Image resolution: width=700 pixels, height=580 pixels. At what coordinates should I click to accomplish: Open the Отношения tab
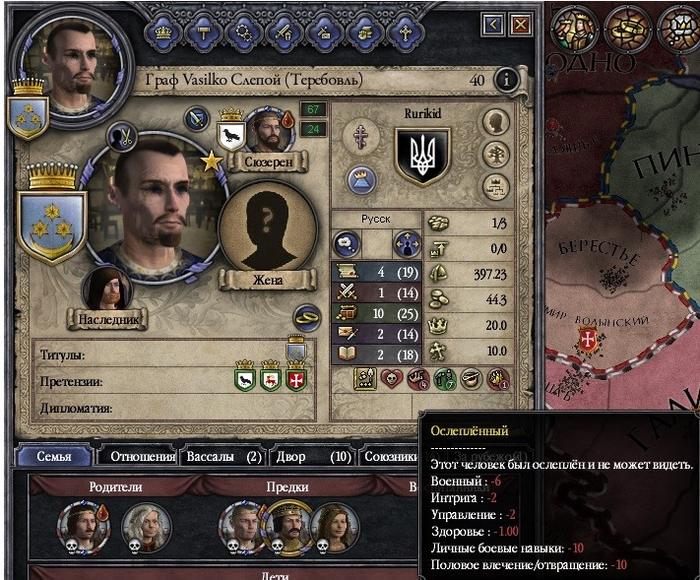click(137, 457)
